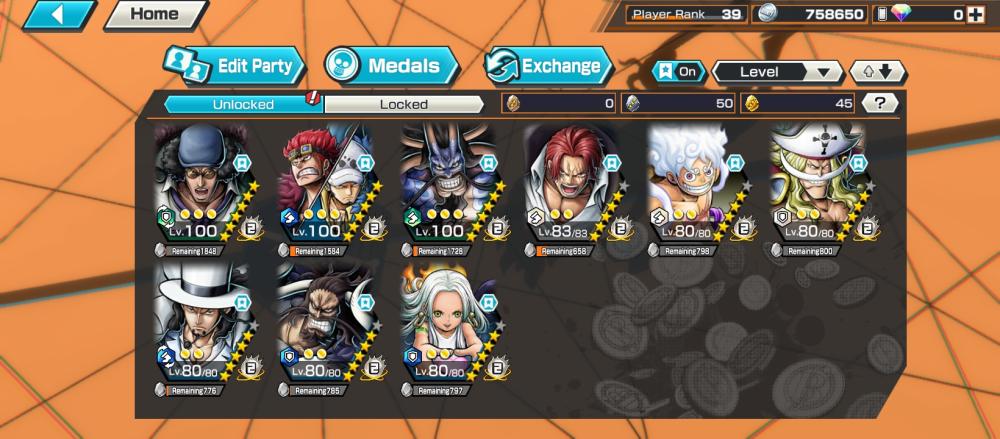
Task: Open the Exchange screen
Action: pyautogui.click(x=549, y=67)
